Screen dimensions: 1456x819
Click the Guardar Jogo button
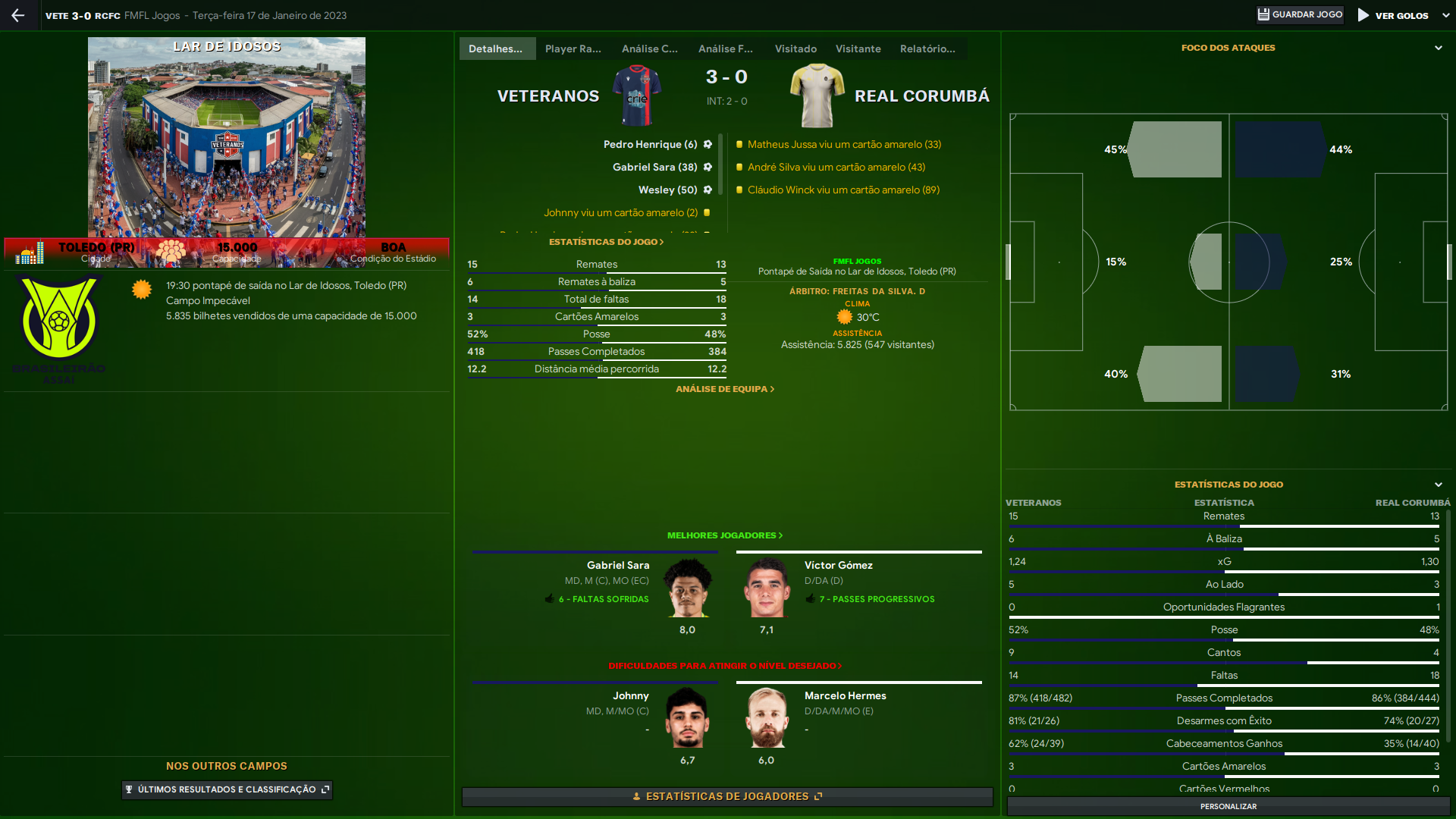click(1300, 15)
